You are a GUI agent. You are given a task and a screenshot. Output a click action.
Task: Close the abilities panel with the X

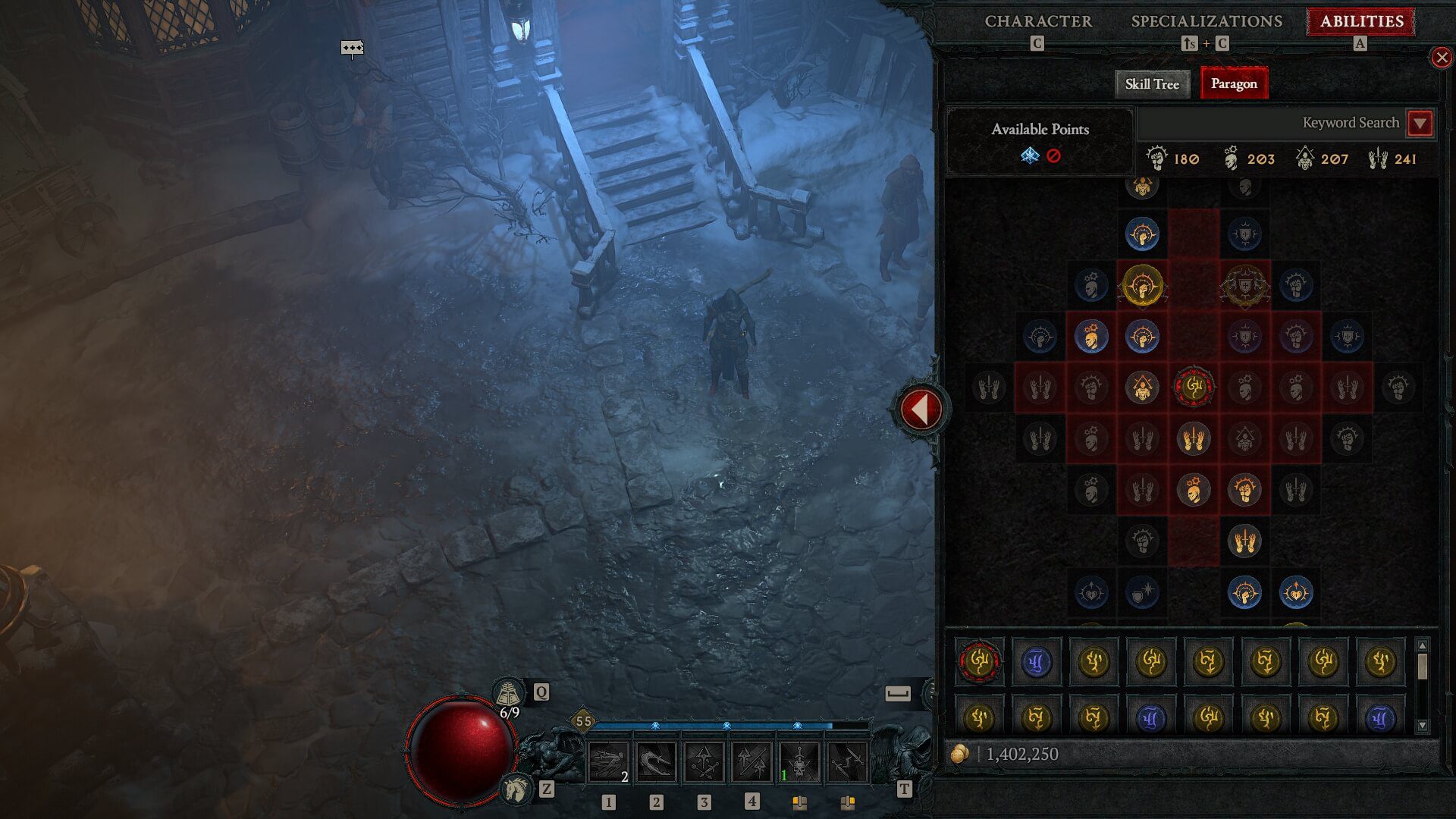point(1441,58)
